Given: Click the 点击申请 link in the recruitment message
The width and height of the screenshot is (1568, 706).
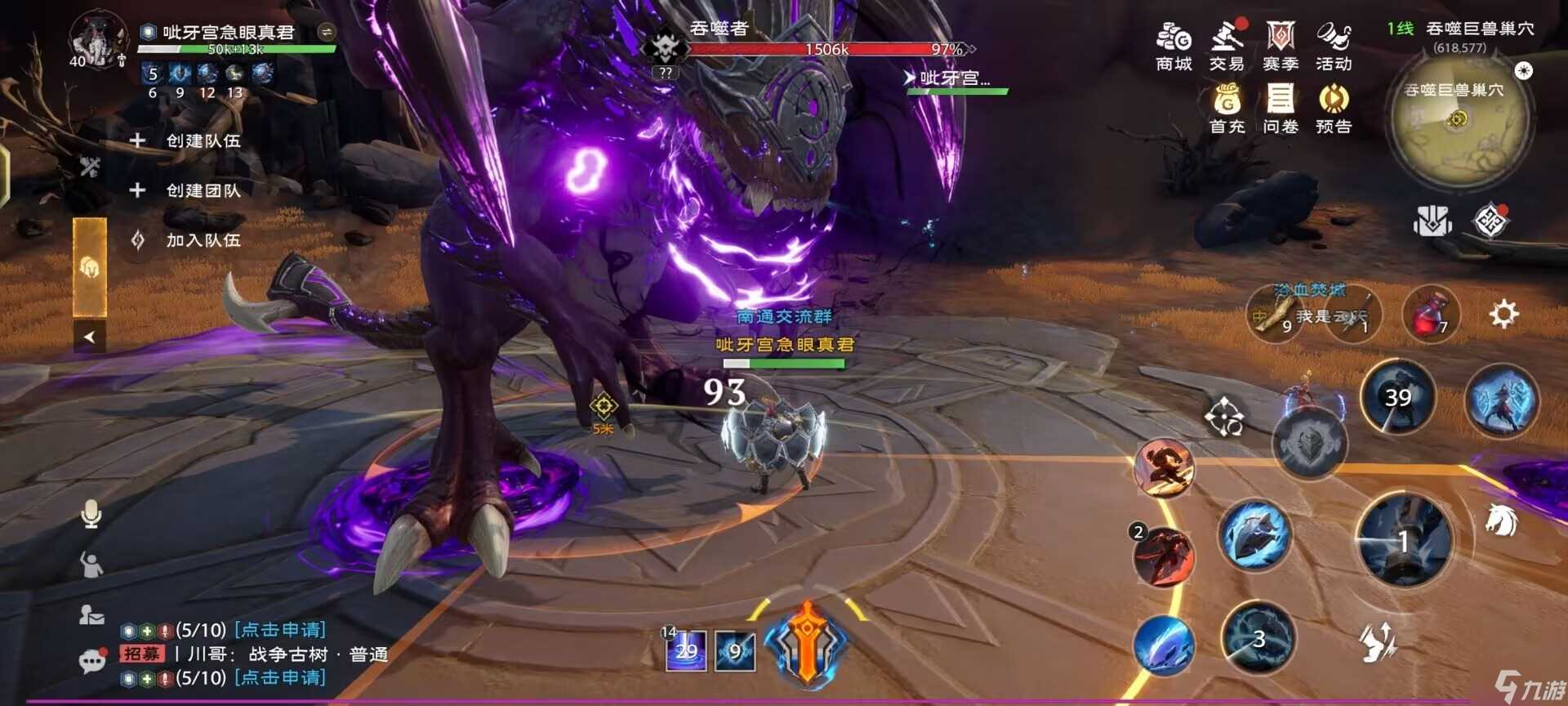Looking at the screenshot, I should 280,630.
